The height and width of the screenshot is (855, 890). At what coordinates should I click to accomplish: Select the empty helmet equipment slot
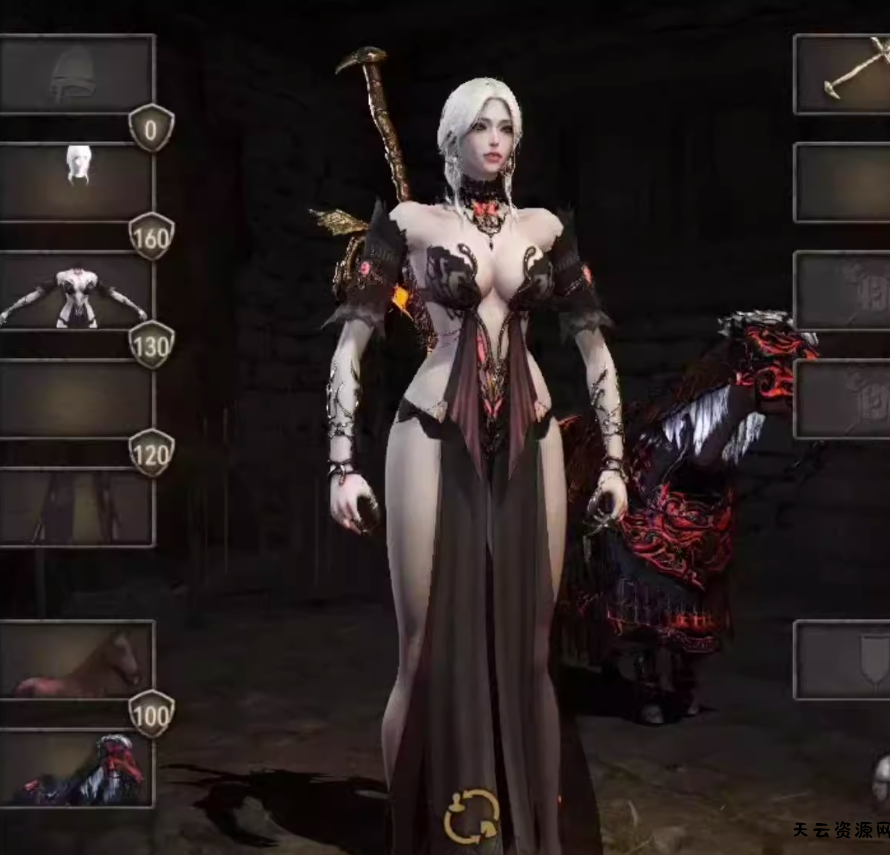76,74
